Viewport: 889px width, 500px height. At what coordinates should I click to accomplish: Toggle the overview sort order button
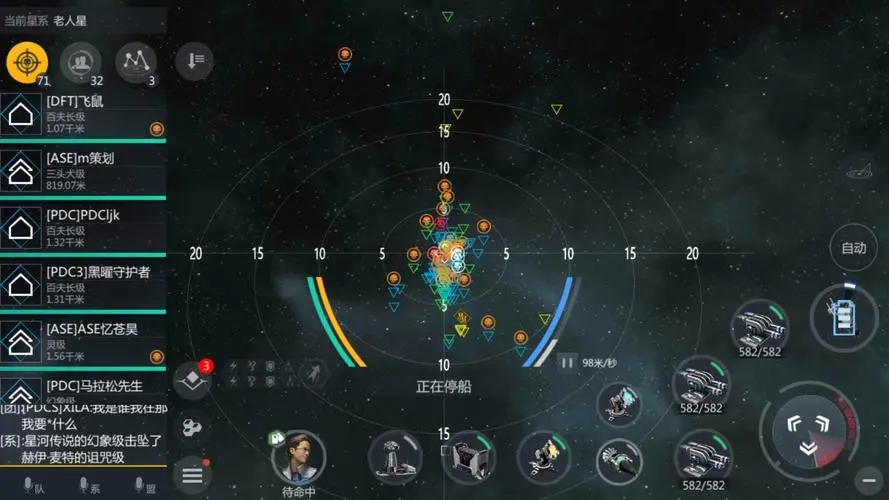(194, 61)
